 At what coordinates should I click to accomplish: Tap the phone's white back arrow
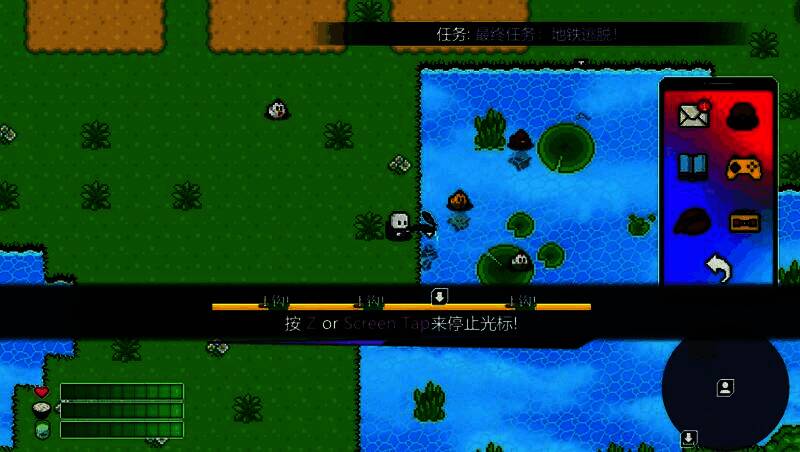click(x=717, y=267)
